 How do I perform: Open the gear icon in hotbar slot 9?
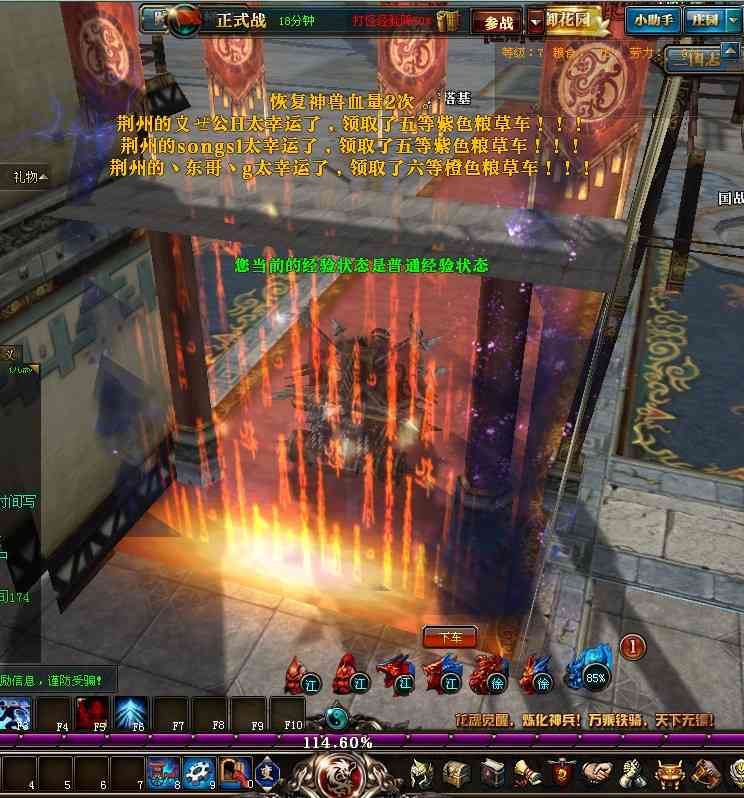197,772
